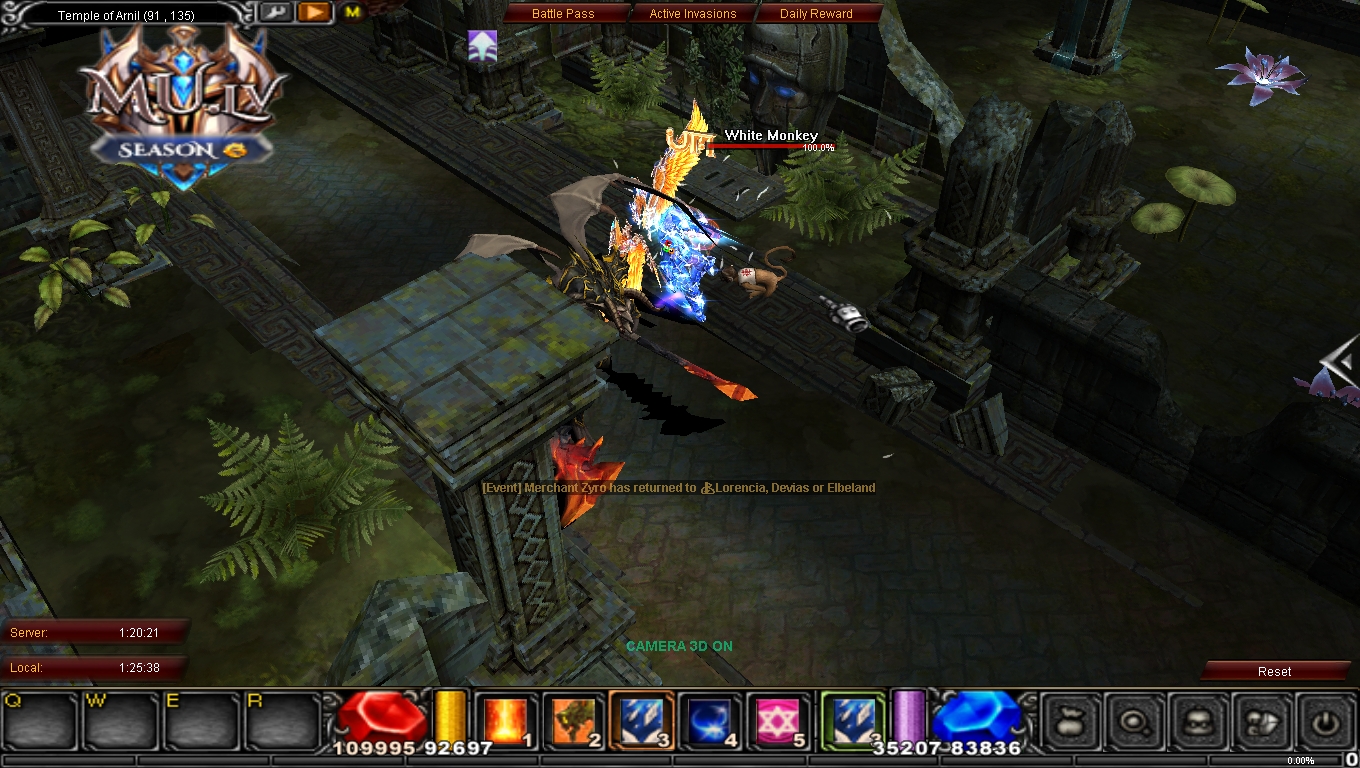1360x768 pixels.
Task: Toggle the orange play arrow button at top
Action: click(313, 12)
